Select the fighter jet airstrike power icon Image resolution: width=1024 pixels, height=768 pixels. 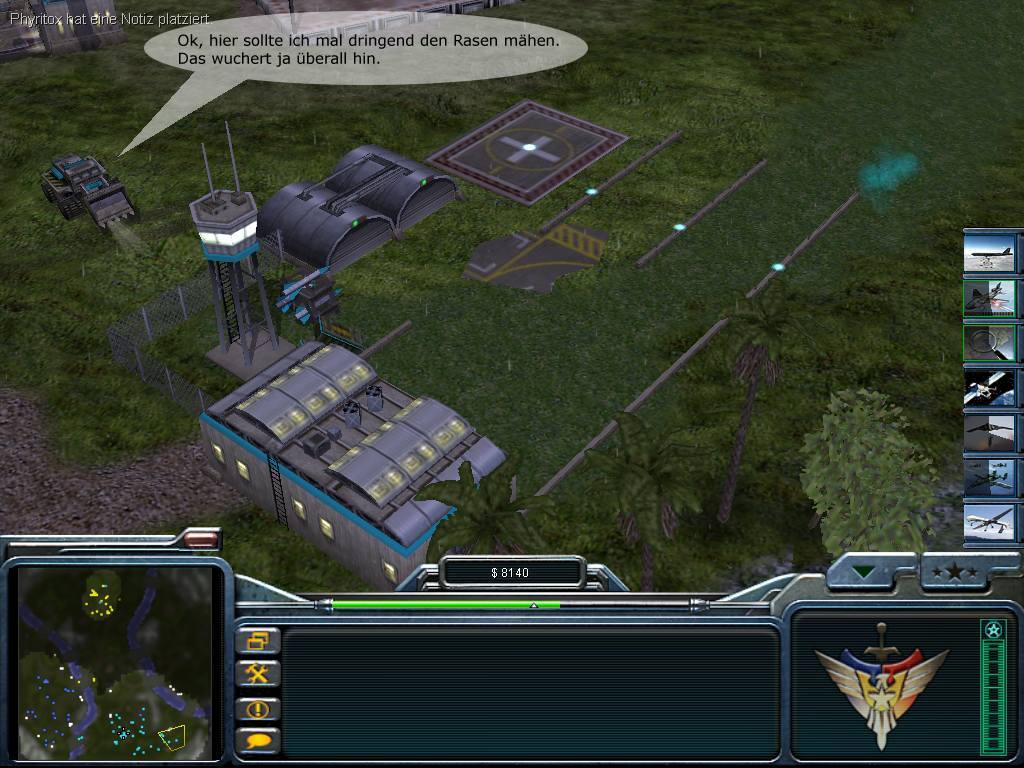pyautogui.click(x=989, y=298)
